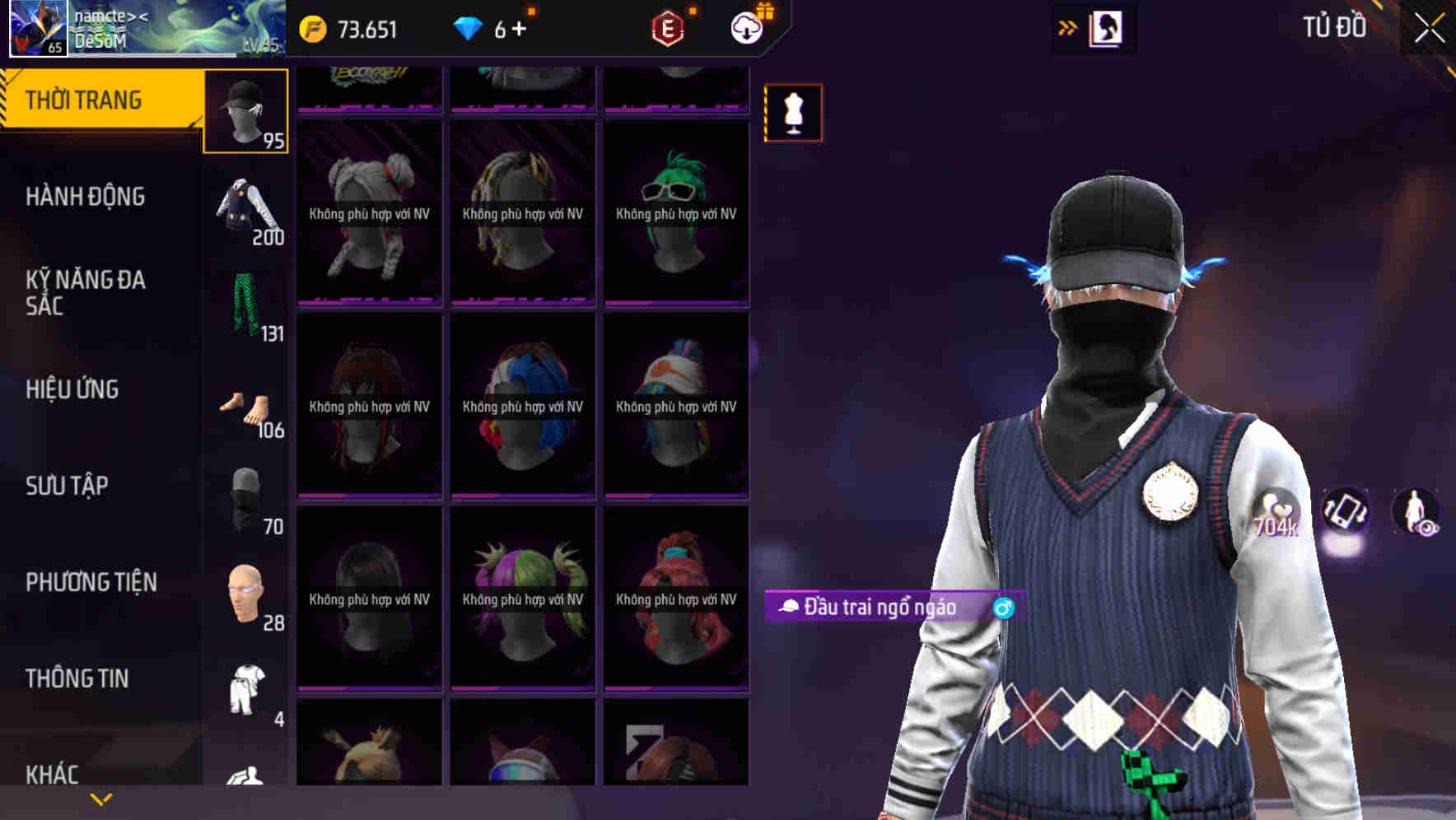Toggle the pants subcategory showing 131 items
The height and width of the screenshot is (820, 1456).
pos(245,306)
